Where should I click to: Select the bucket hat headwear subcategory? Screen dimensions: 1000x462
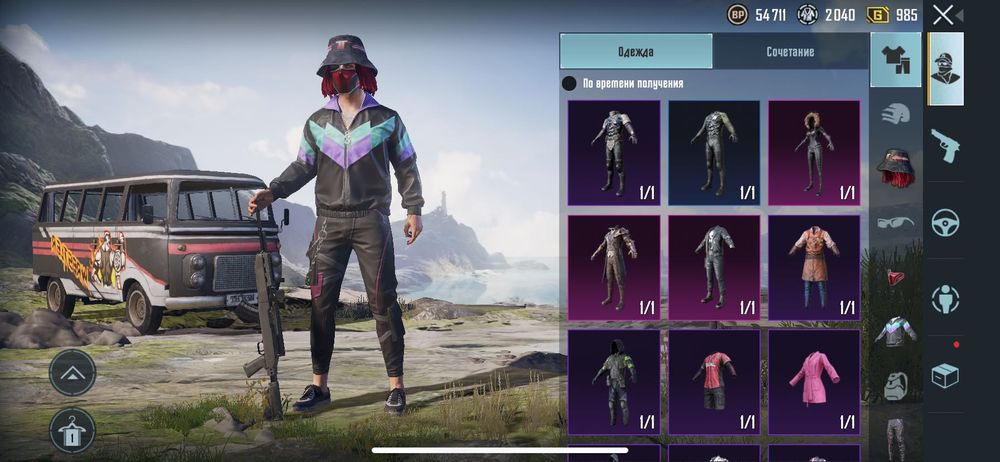[x=896, y=167]
